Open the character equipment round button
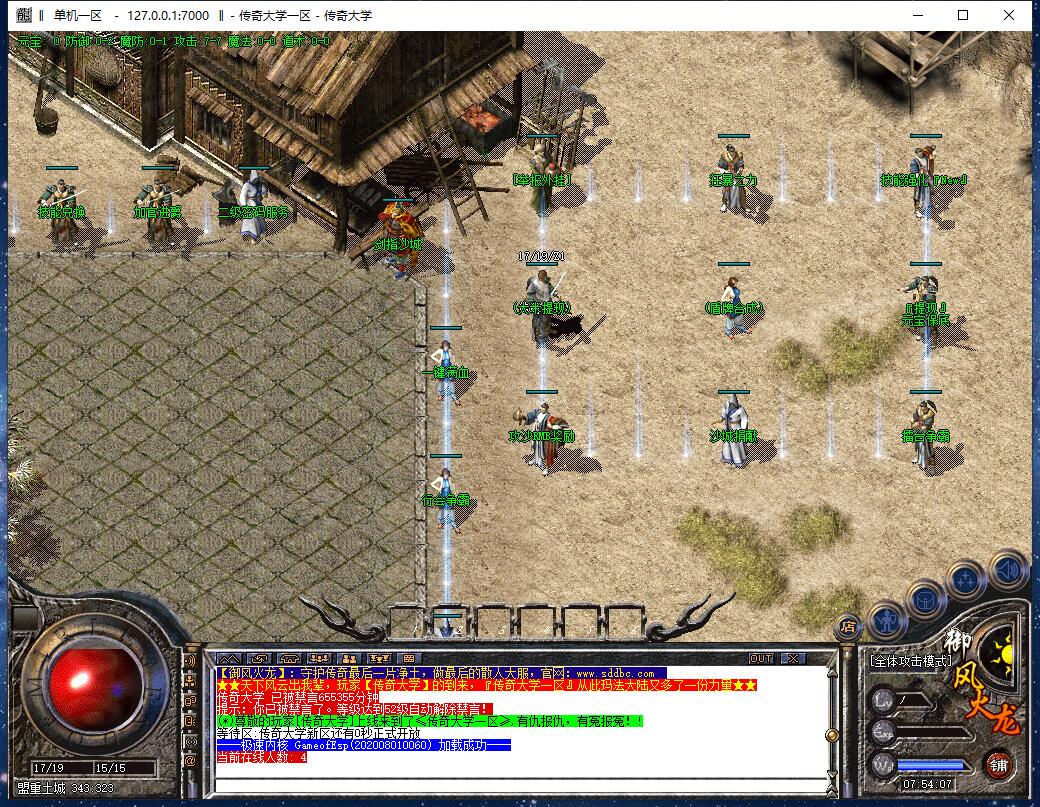This screenshot has height=807, width=1040. [886, 622]
